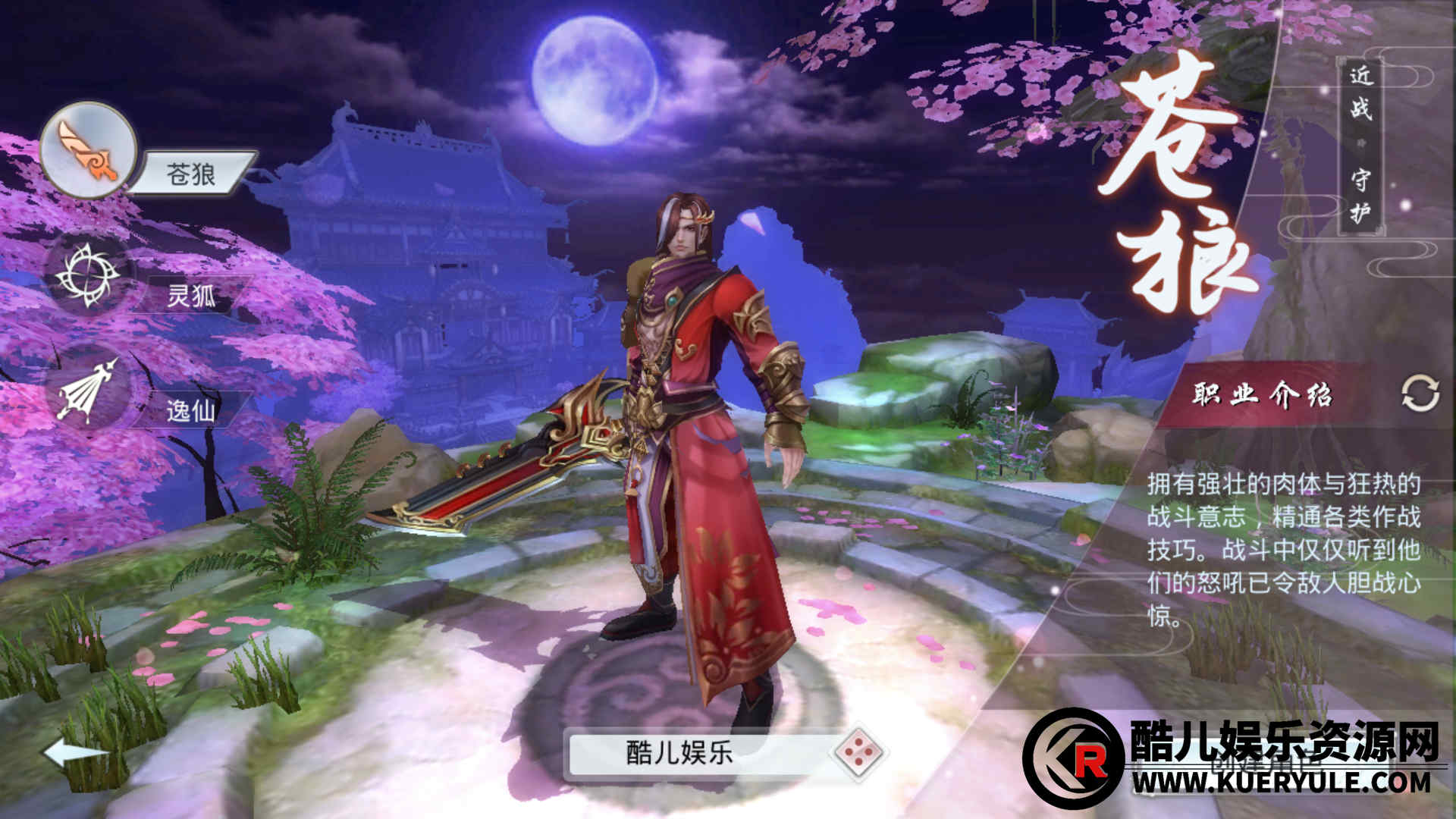Choose the 灵狐 class

click(89, 275)
